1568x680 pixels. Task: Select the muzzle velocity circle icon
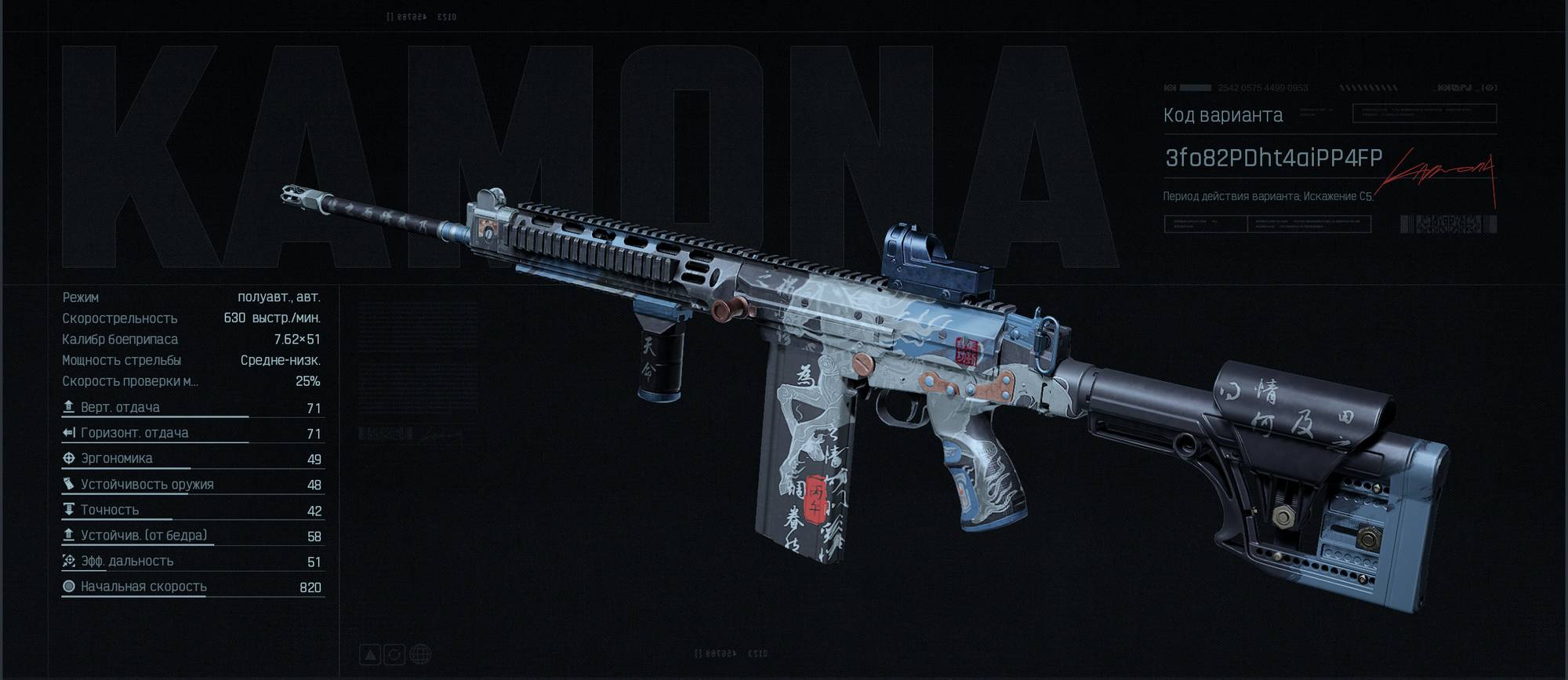click(x=69, y=586)
